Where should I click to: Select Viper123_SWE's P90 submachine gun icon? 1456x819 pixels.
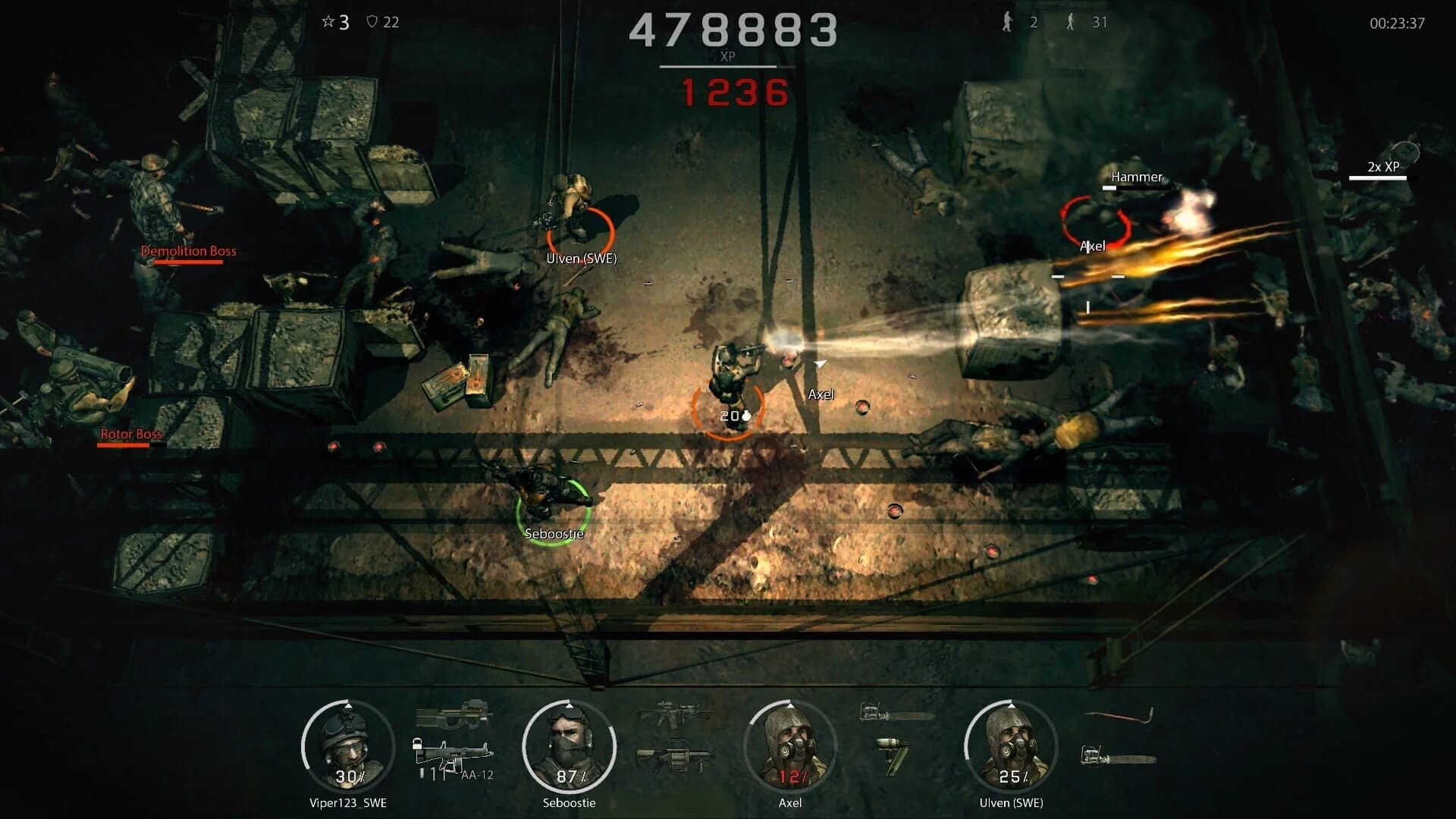(452, 714)
